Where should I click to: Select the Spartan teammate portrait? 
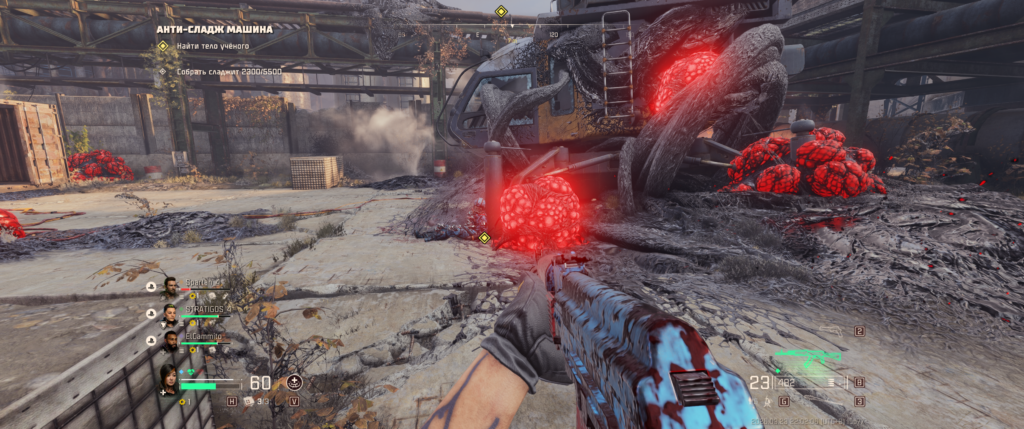[x=170, y=287]
